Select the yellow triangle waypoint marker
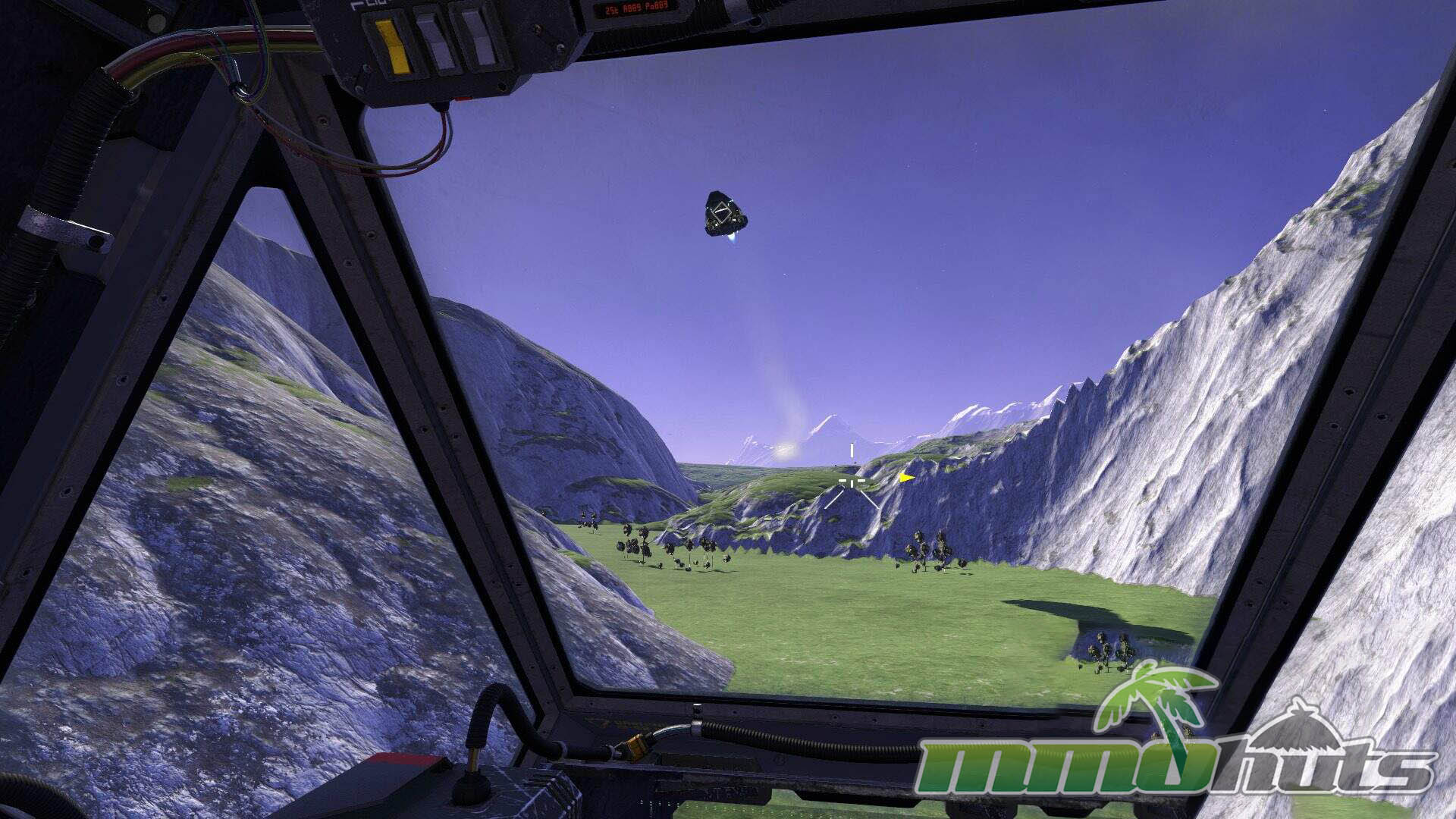1456x819 pixels. [x=905, y=478]
